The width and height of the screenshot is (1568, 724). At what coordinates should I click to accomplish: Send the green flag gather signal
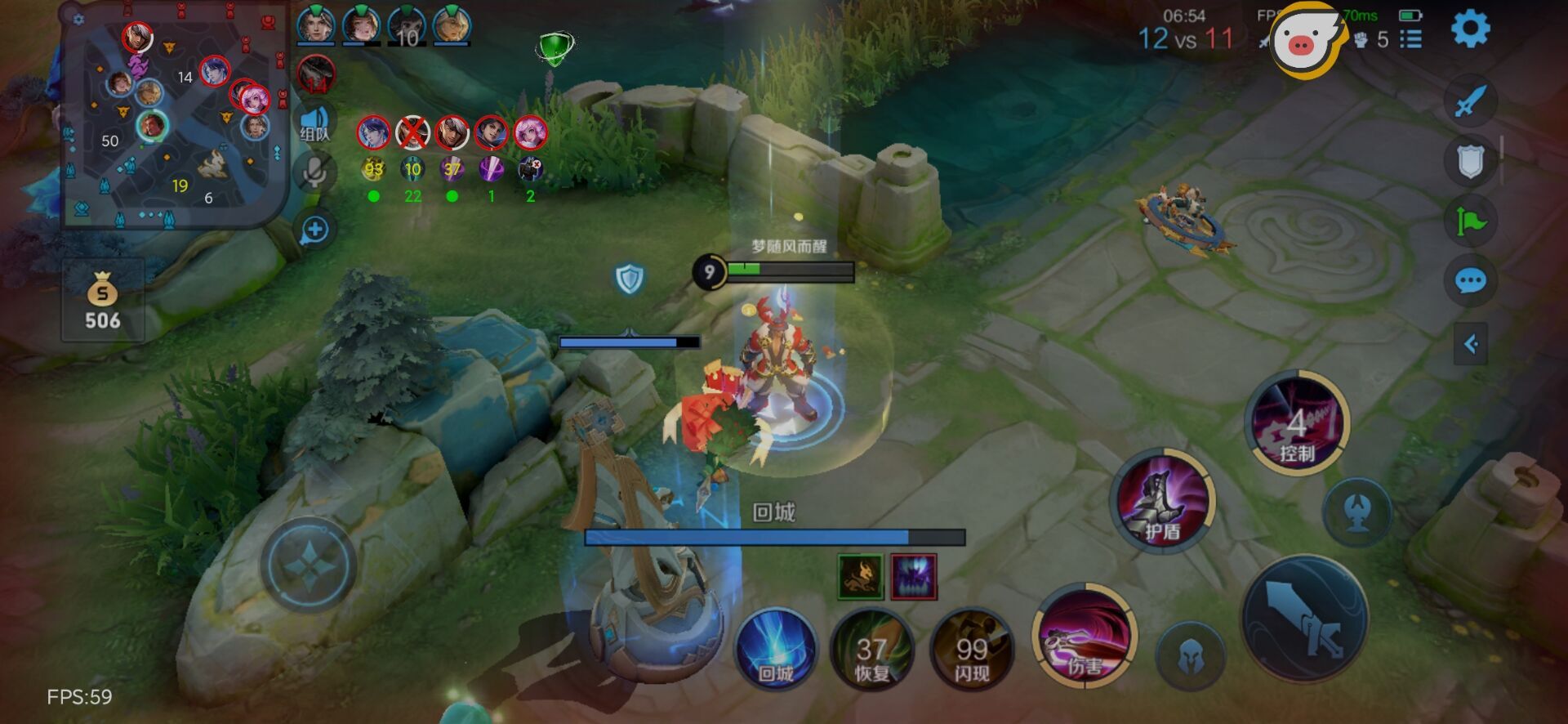point(1470,221)
